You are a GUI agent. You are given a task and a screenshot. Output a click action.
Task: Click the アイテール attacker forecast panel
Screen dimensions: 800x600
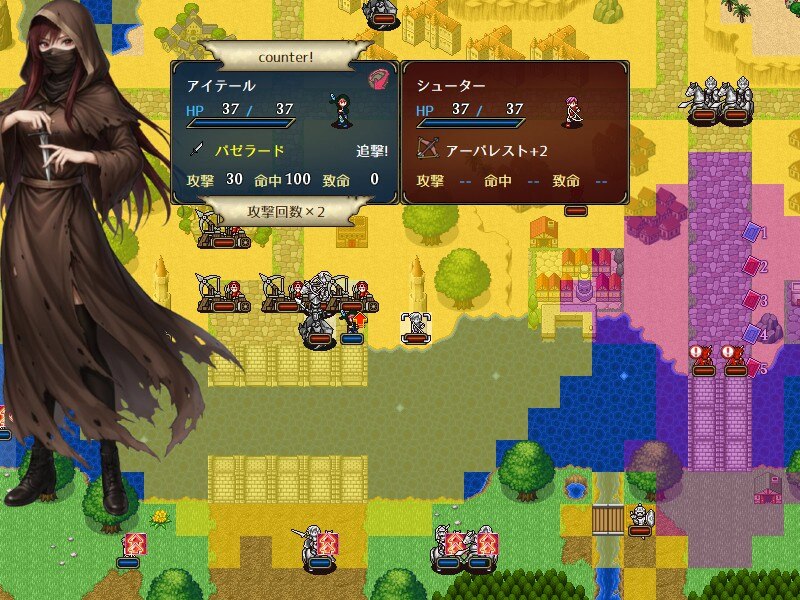(285, 133)
